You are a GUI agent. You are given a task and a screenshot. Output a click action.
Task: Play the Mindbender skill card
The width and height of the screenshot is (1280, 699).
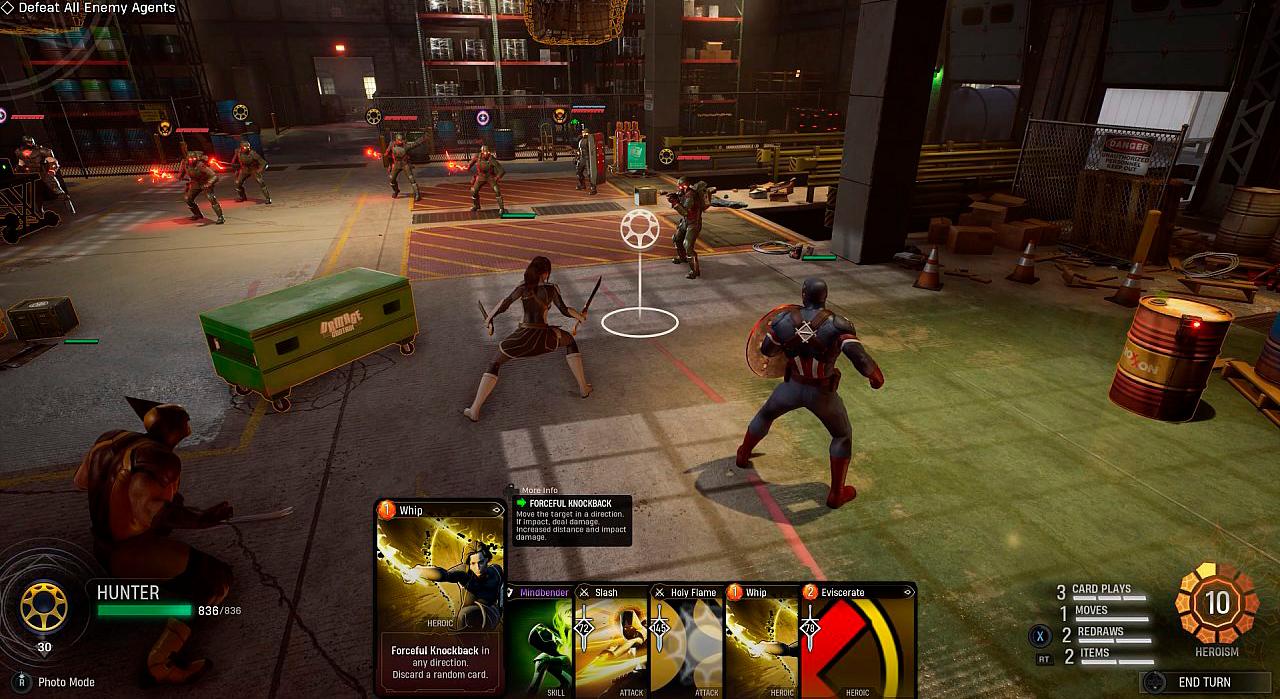(x=541, y=640)
